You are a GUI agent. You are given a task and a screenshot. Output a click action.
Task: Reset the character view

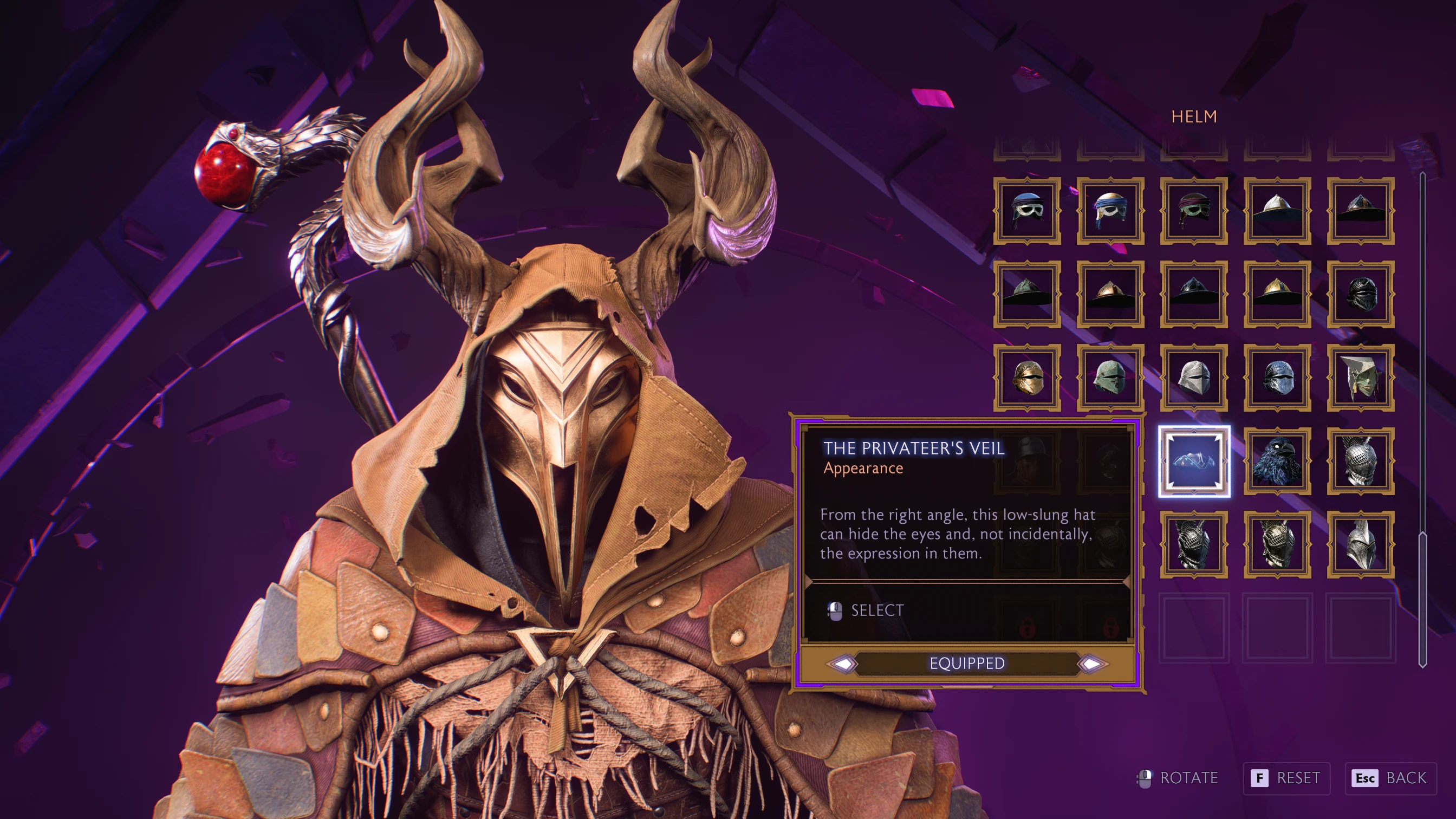click(1286, 778)
